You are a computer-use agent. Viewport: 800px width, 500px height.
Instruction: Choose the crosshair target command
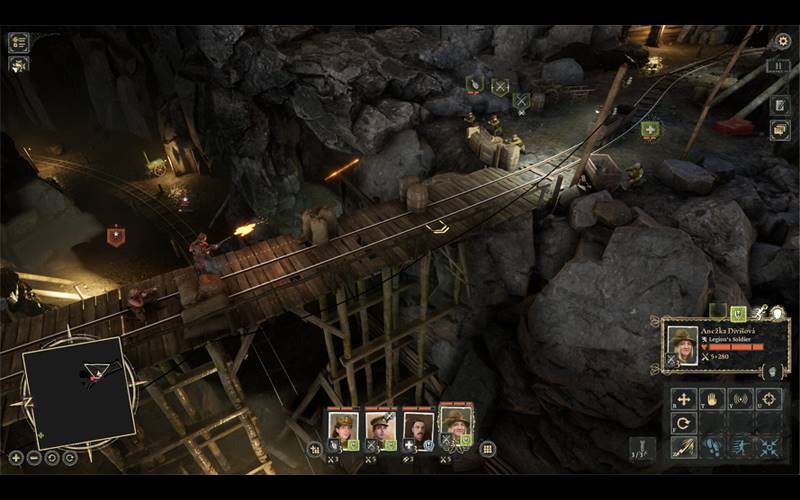coord(768,399)
